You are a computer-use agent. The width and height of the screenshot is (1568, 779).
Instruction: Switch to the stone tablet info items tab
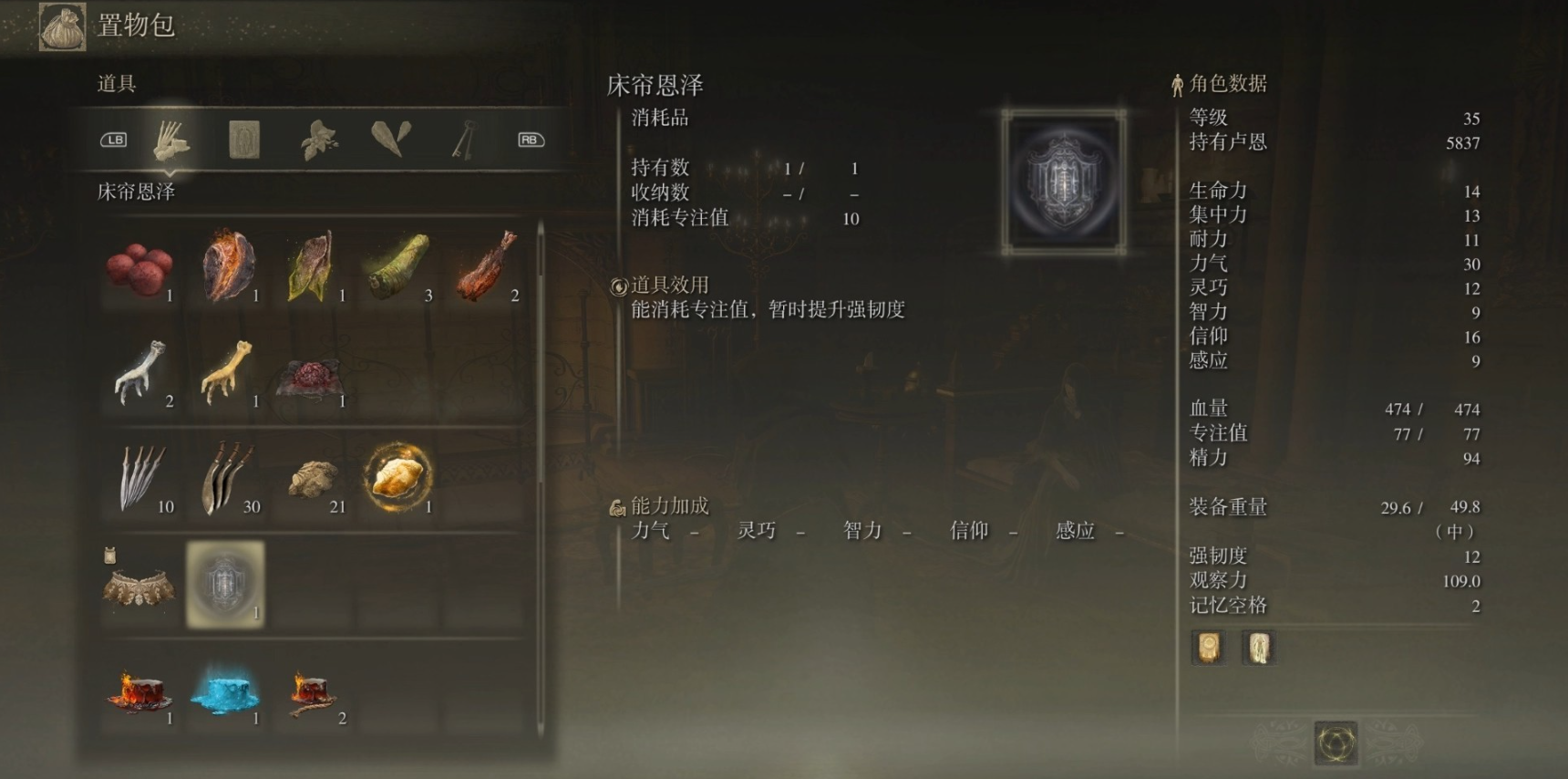(x=244, y=139)
